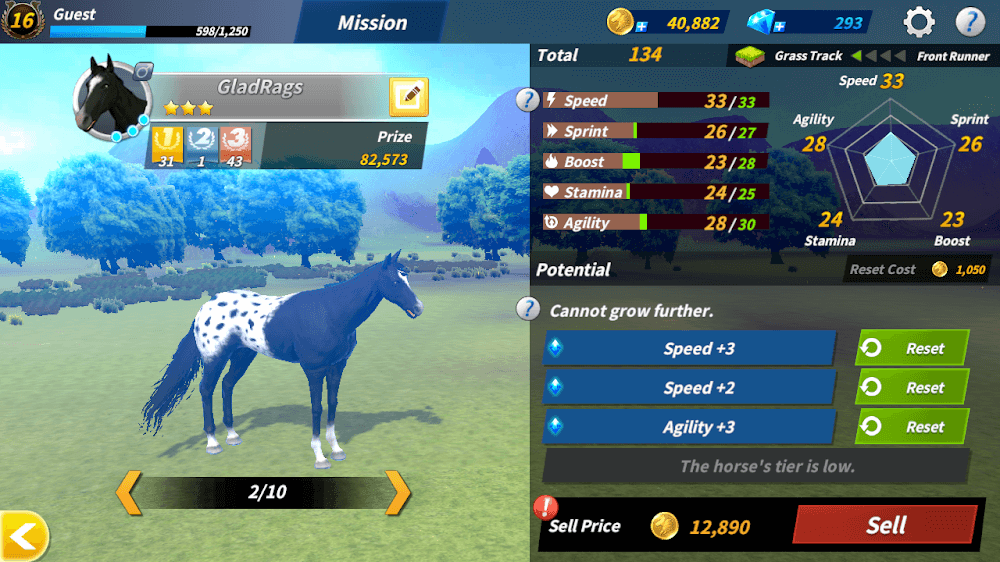The image size is (1000, 562).
Task: Open the stats help question mark
Action: (527, 100)
